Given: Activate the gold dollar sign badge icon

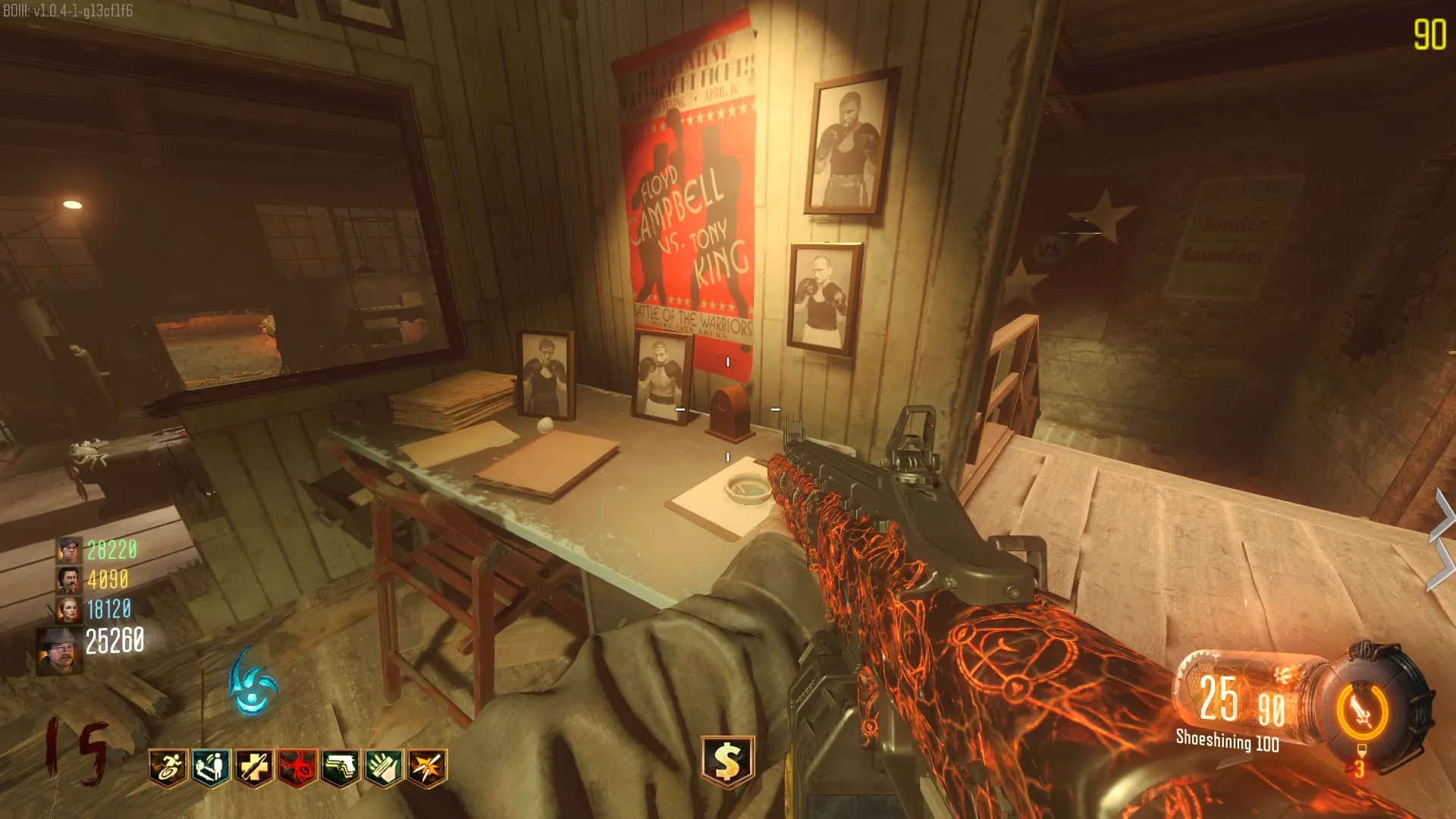Looking at the screenshot, I should tap(727, 761).
